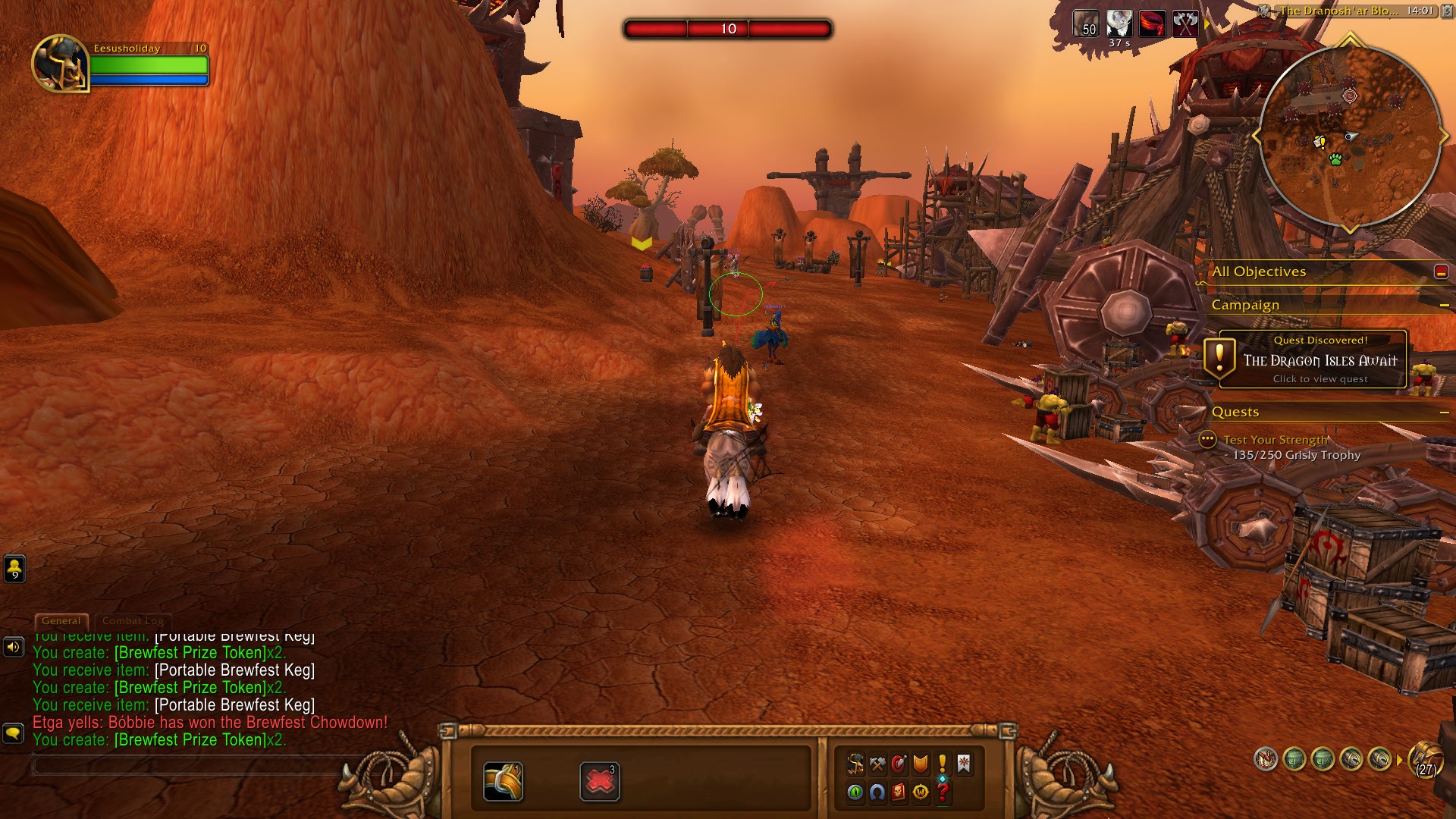View The Dragon Isles Await quest popup

1319,359
